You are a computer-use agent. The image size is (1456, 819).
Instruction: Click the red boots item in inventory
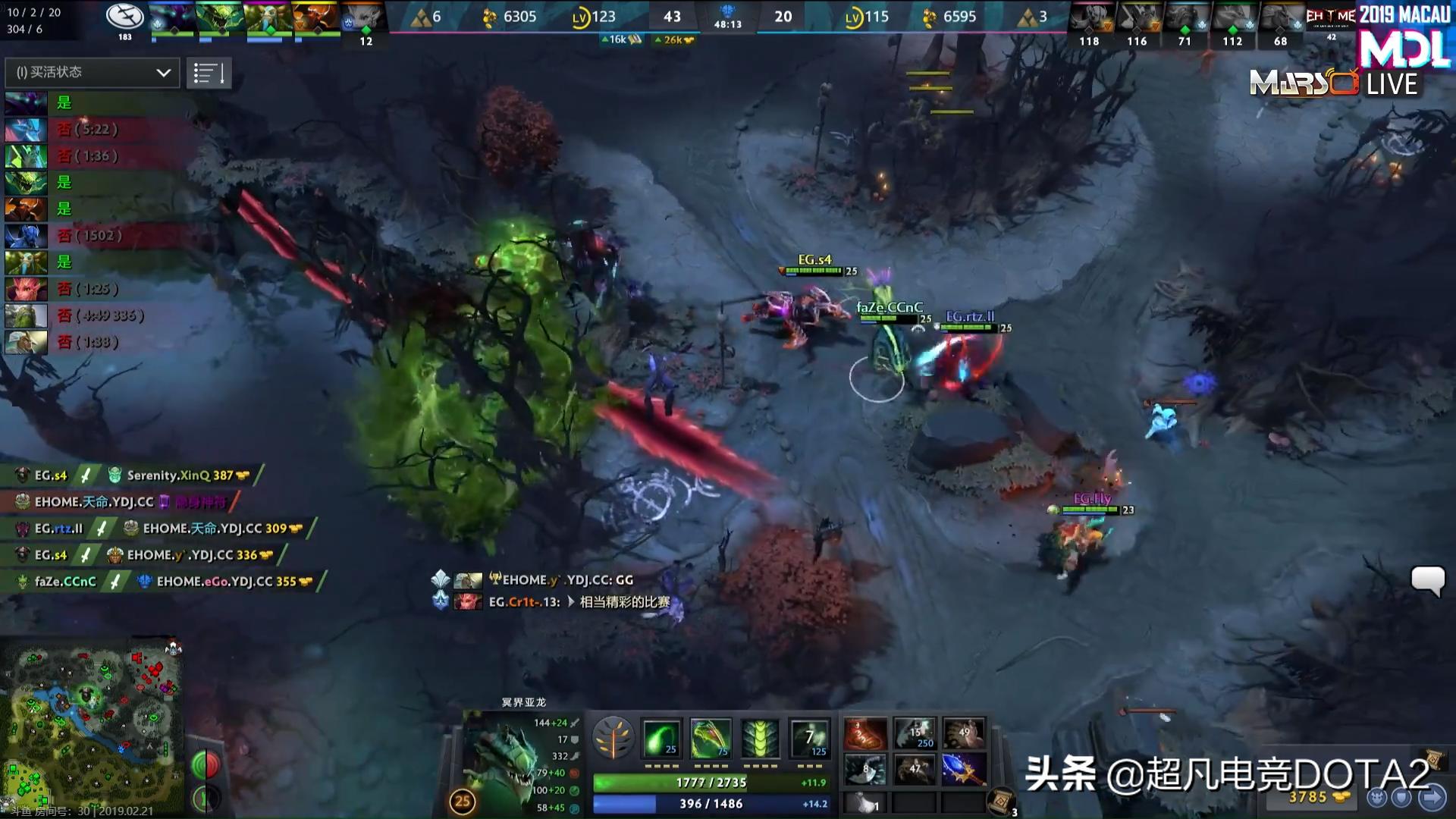(865, 733)
